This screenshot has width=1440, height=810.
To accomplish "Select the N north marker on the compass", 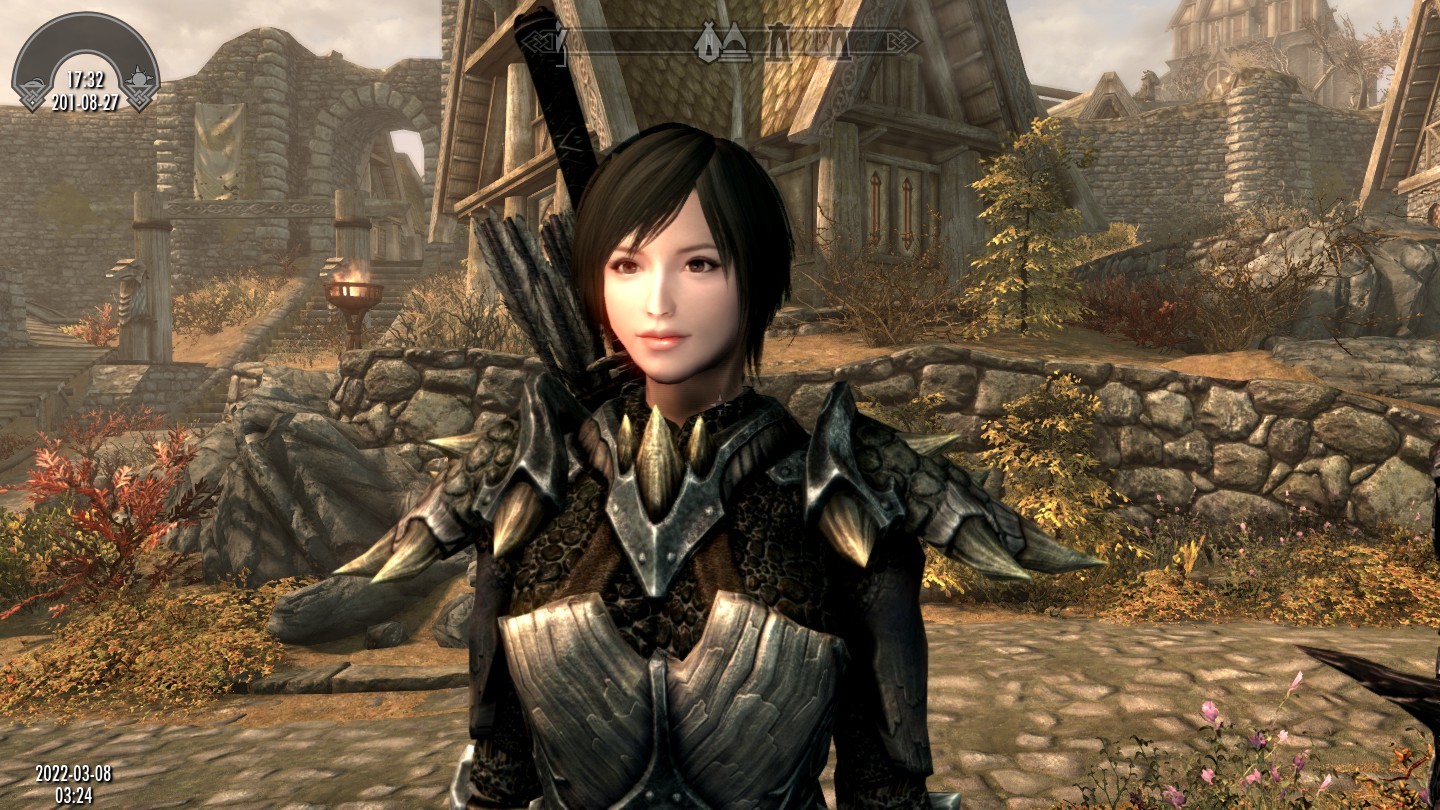I will pos(708,41).
